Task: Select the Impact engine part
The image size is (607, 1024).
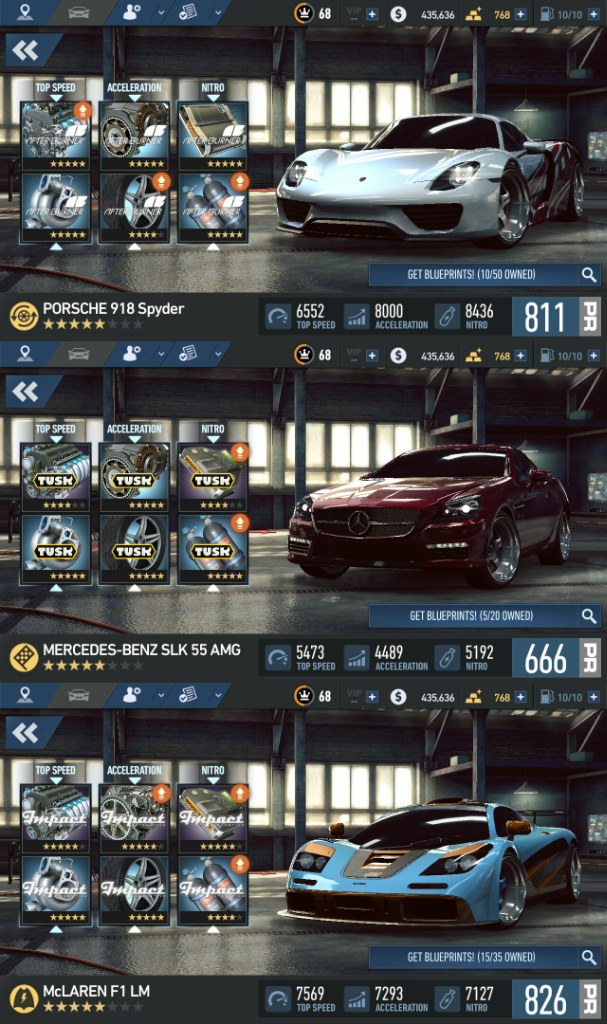Action: coord(56,819)
